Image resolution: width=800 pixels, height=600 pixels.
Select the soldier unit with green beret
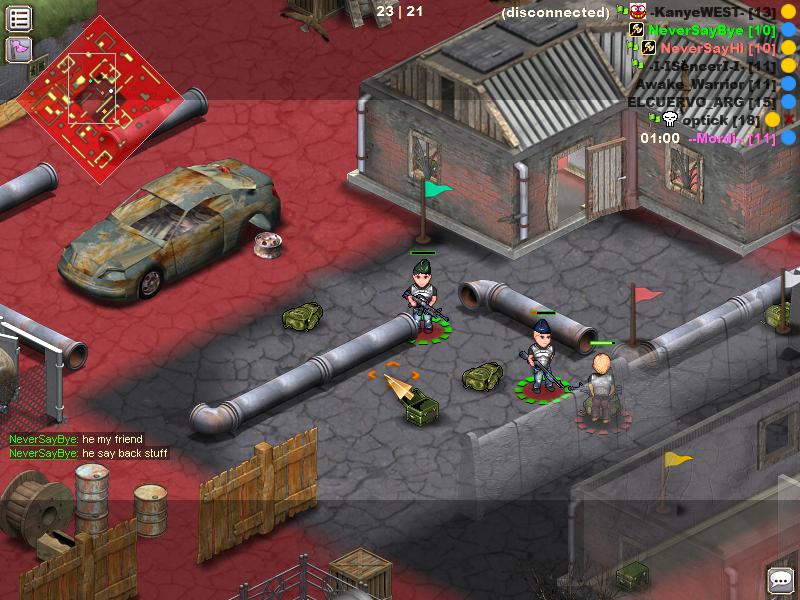424,295
